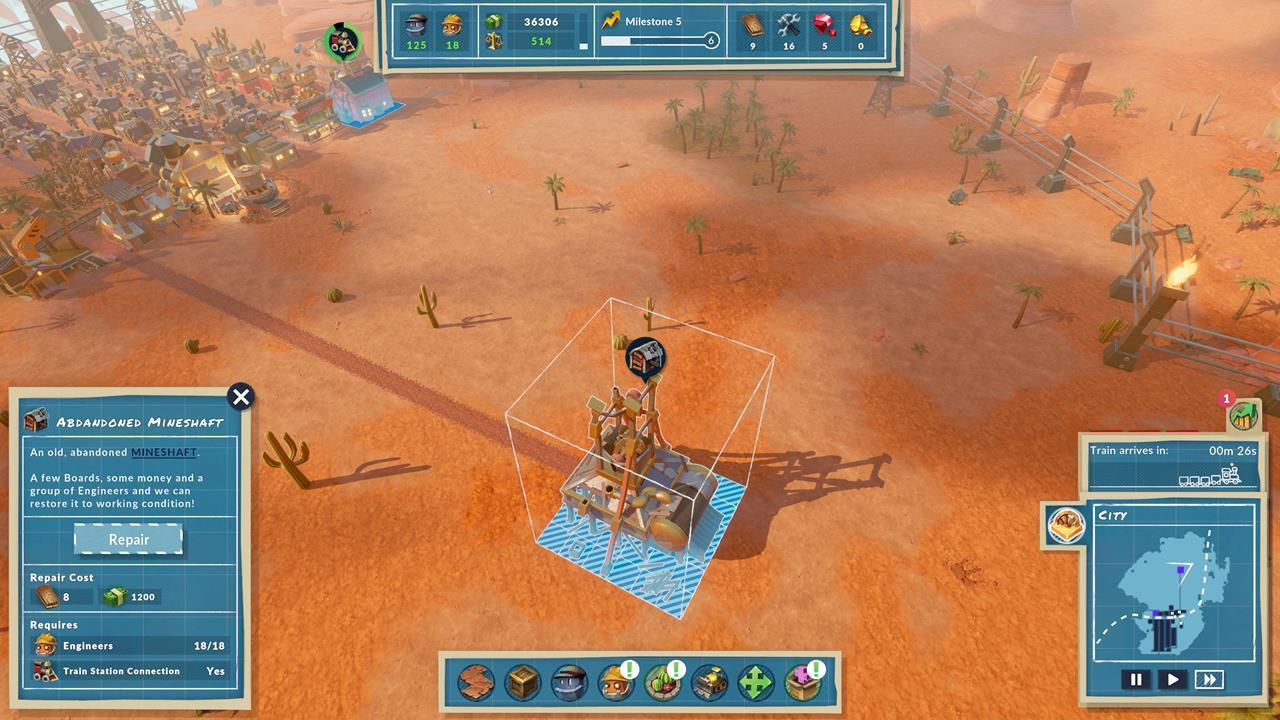Select the move-building tool with green arrows
Viewport: 1280px width, 720px height.
[758, 681]
